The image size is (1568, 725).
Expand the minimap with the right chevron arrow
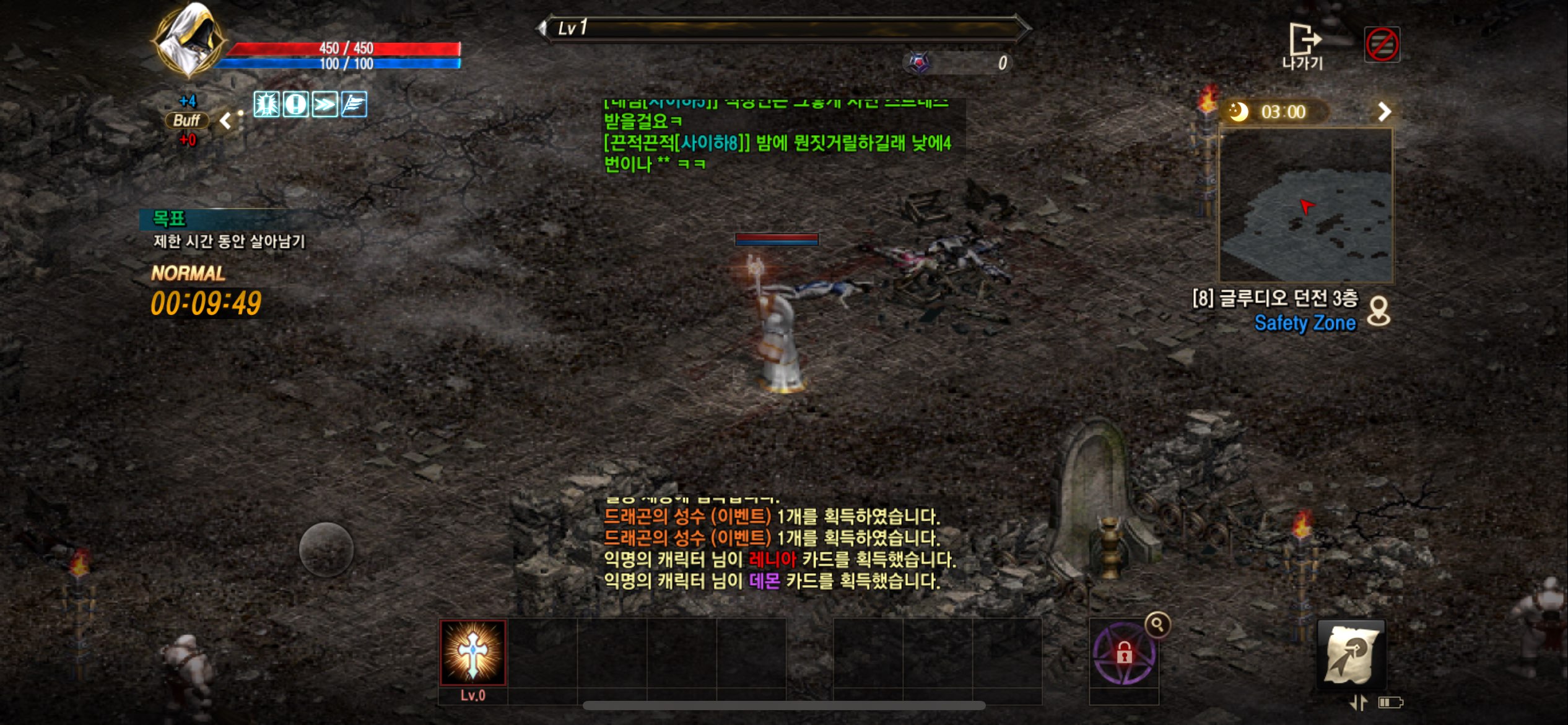pos(1386,112)
